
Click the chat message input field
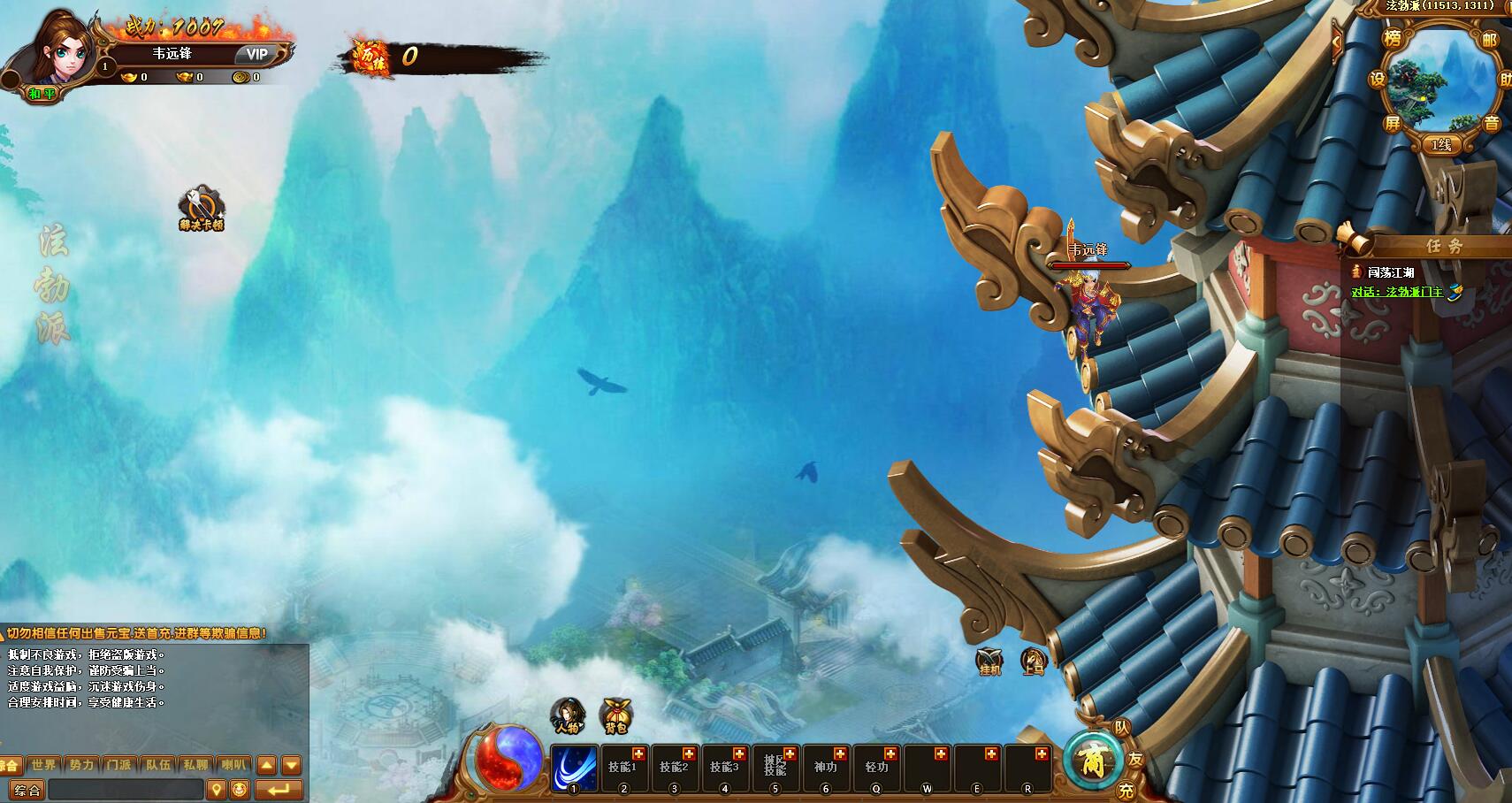coord(126,790)
